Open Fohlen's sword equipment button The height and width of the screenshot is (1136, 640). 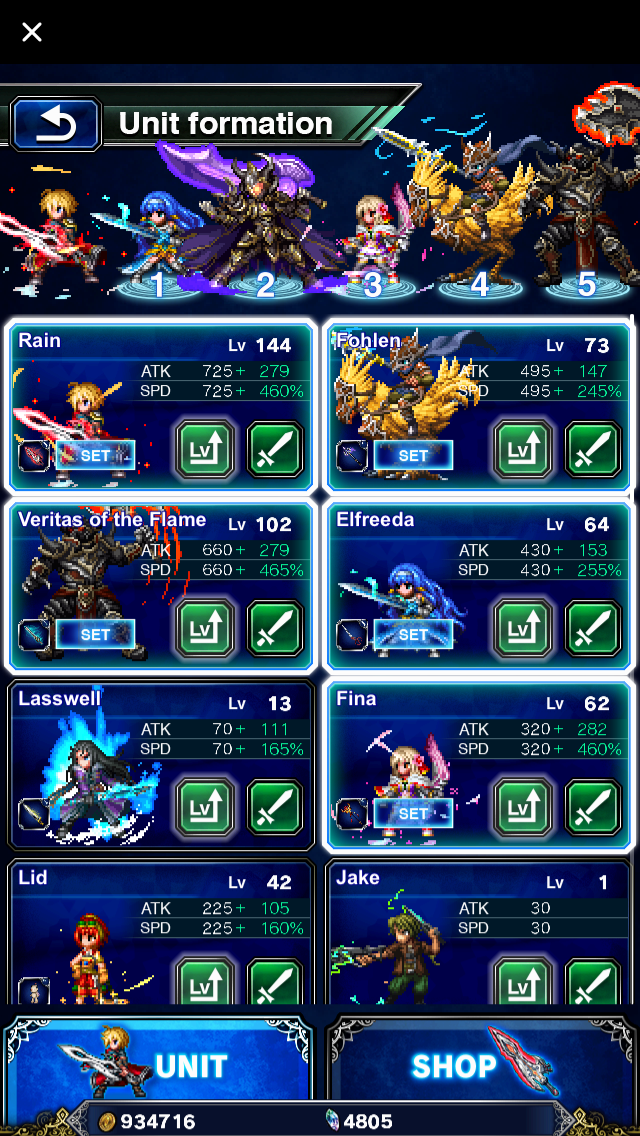(593, 449)
